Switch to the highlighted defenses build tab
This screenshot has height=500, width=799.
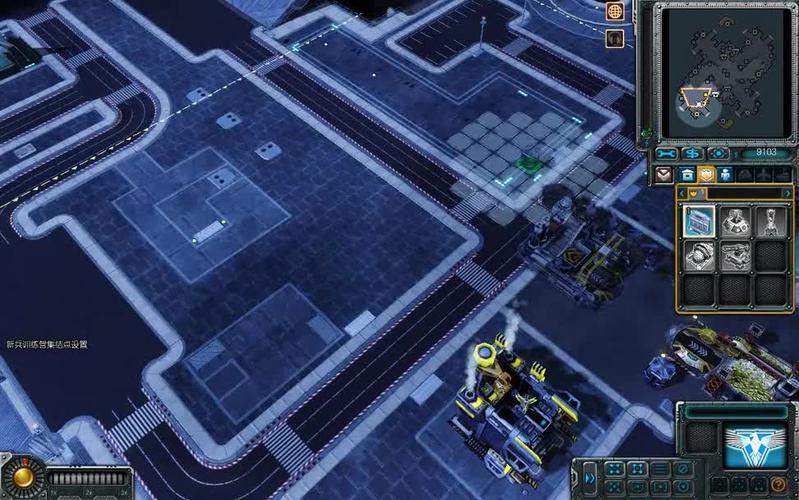point(705,174)
